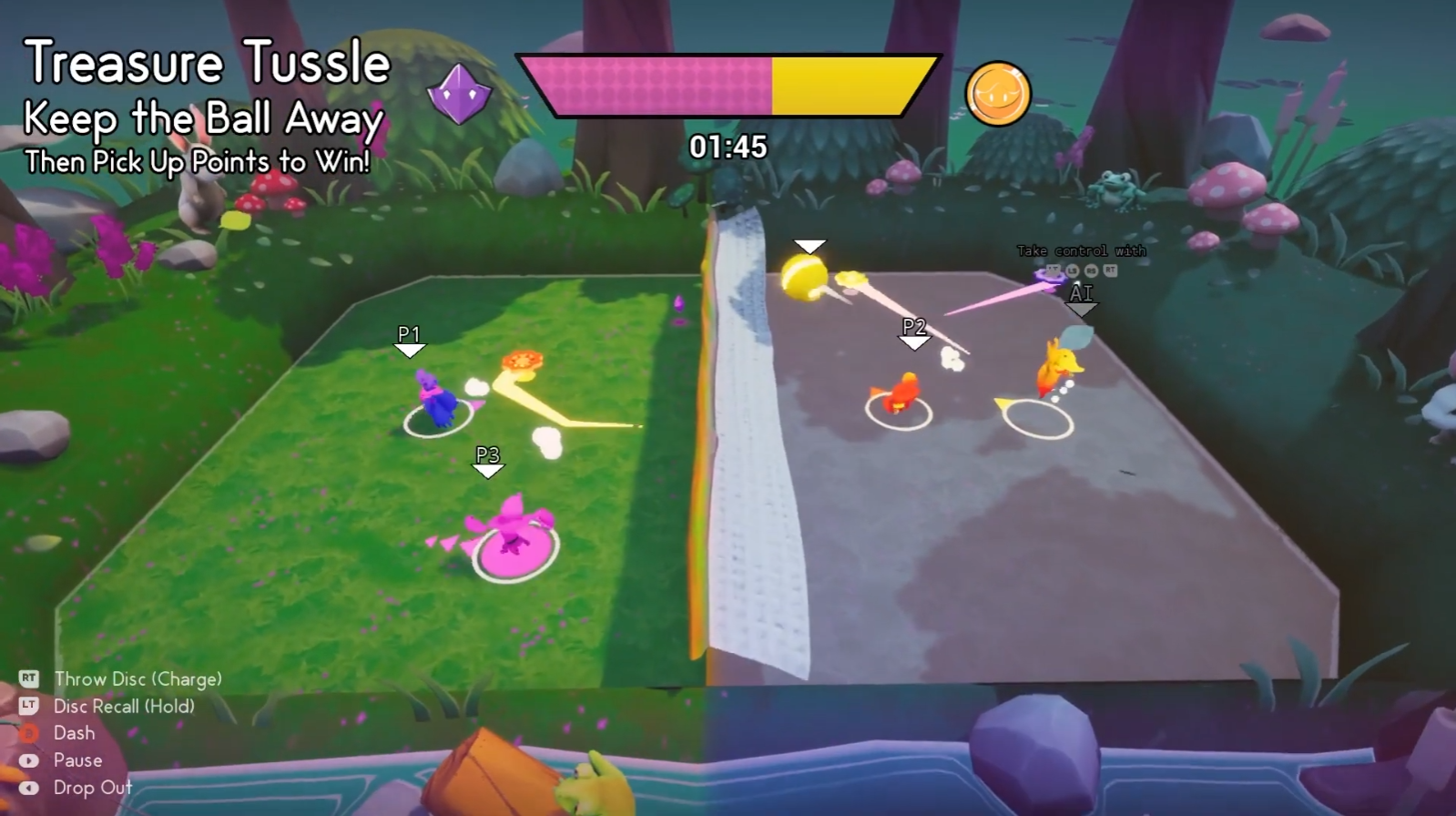Viewport: 1456px width, 816px height.
Task: Open the Treasure Tussle title banner
Action: coord(207,62)
